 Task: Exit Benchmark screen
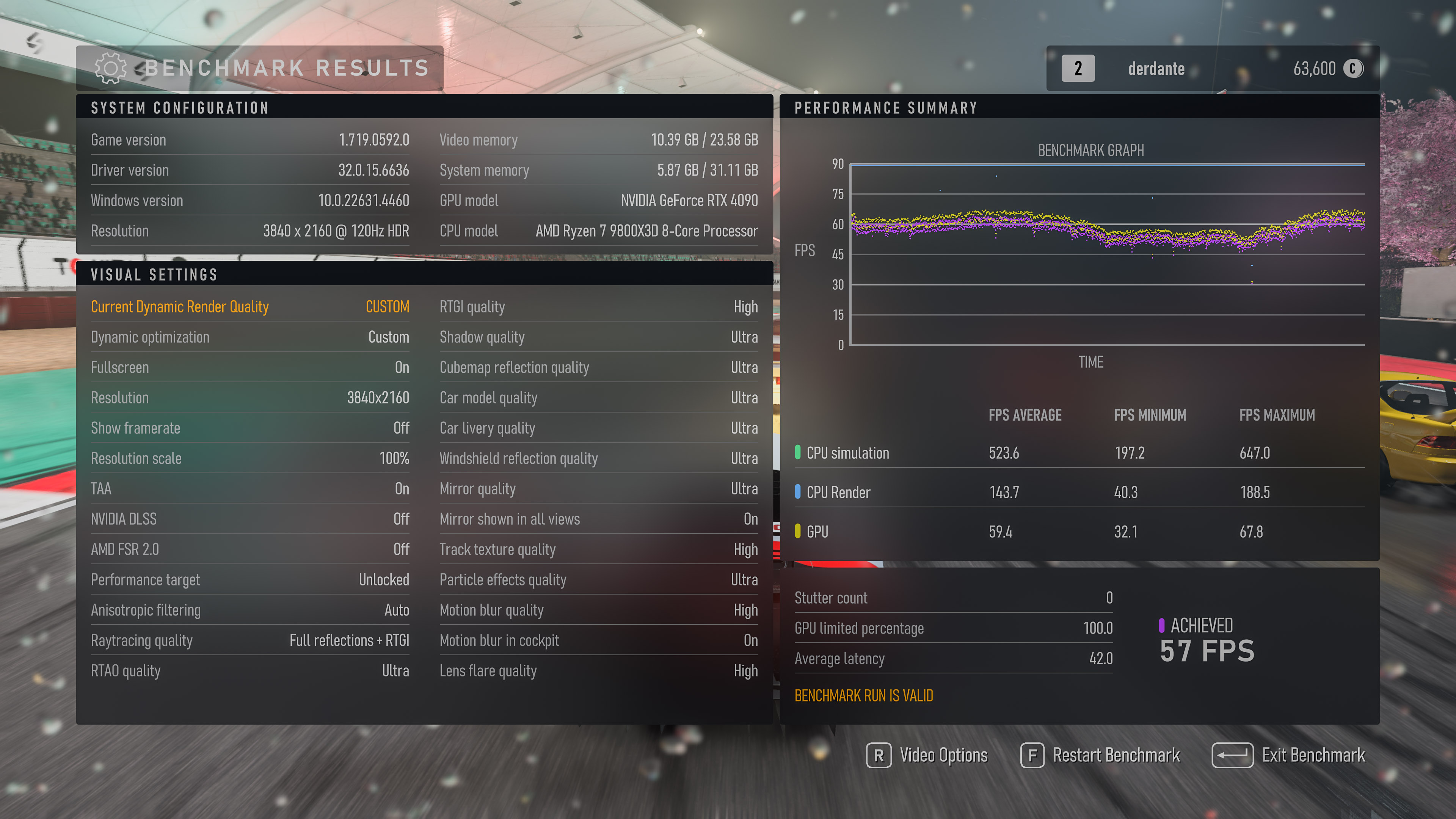coord(1289,755)
